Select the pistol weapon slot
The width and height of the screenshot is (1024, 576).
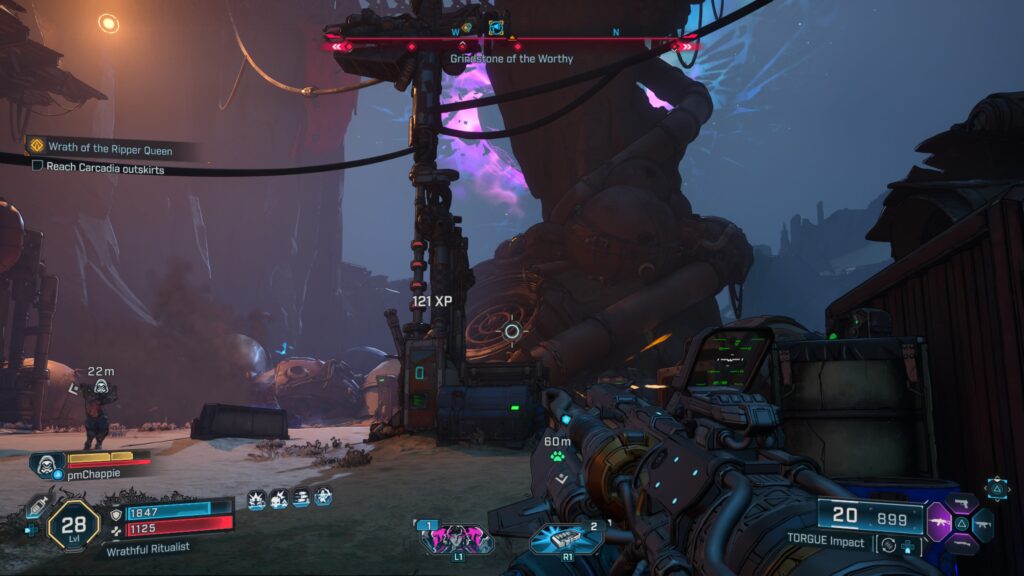click(x=964, y=503)
